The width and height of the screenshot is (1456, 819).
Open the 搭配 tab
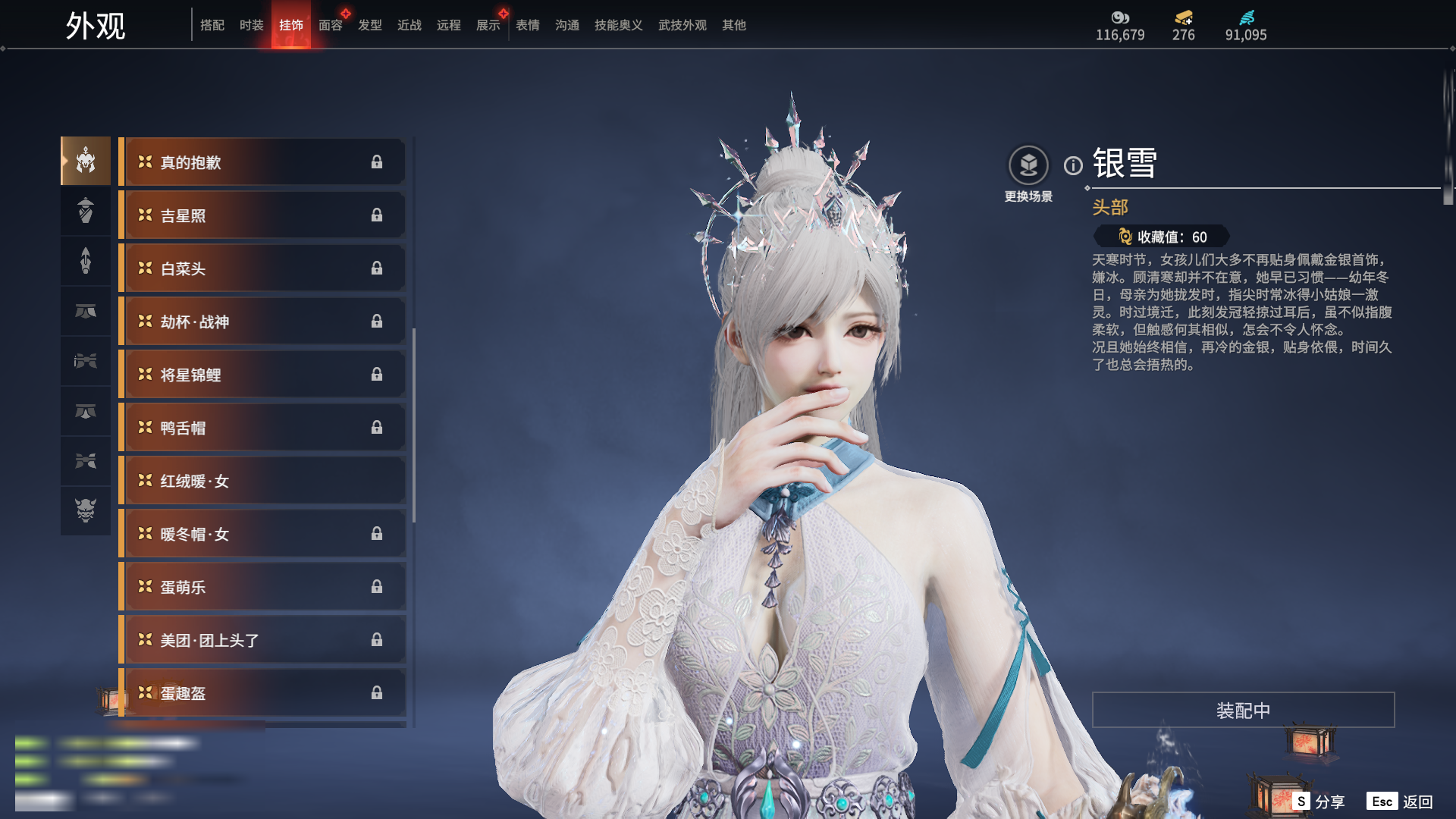(212, 25)
